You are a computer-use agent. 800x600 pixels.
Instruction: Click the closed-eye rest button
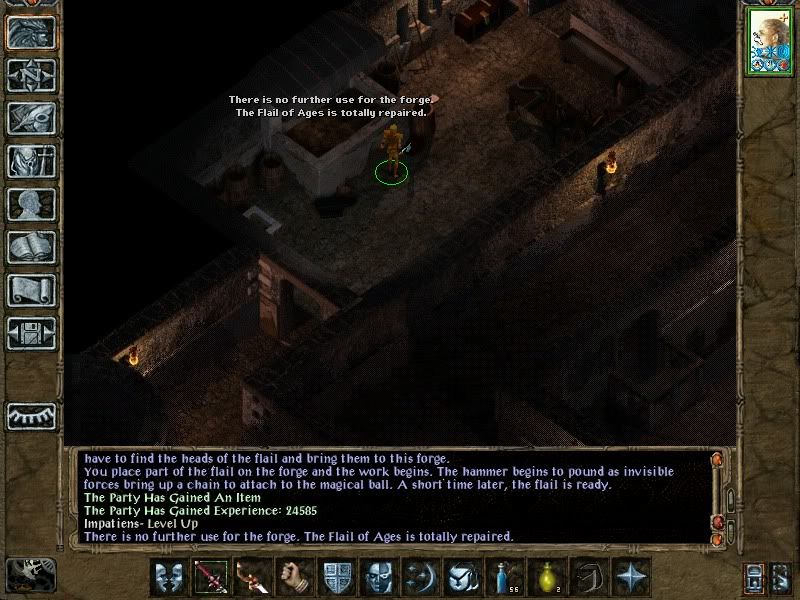click(31, 415)
